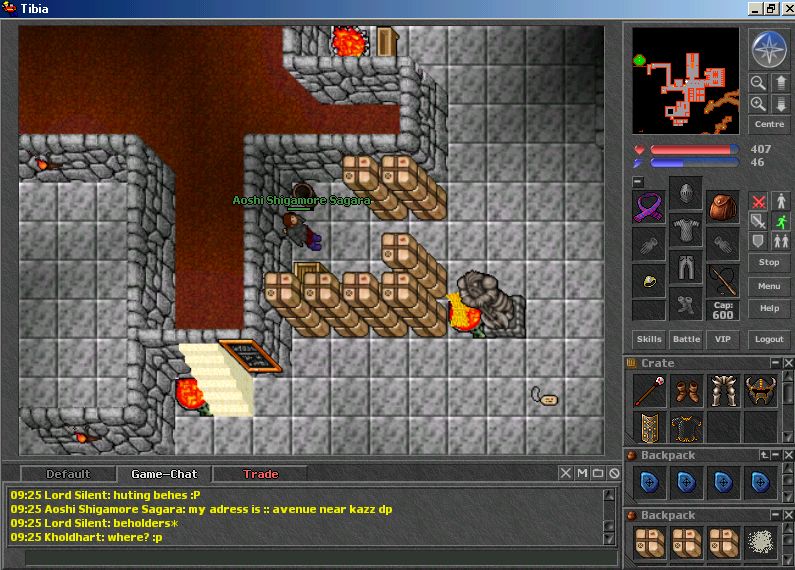Select the brown backpack equipment slot
This screenshot has height=570, width=795.
pos(722,207)
